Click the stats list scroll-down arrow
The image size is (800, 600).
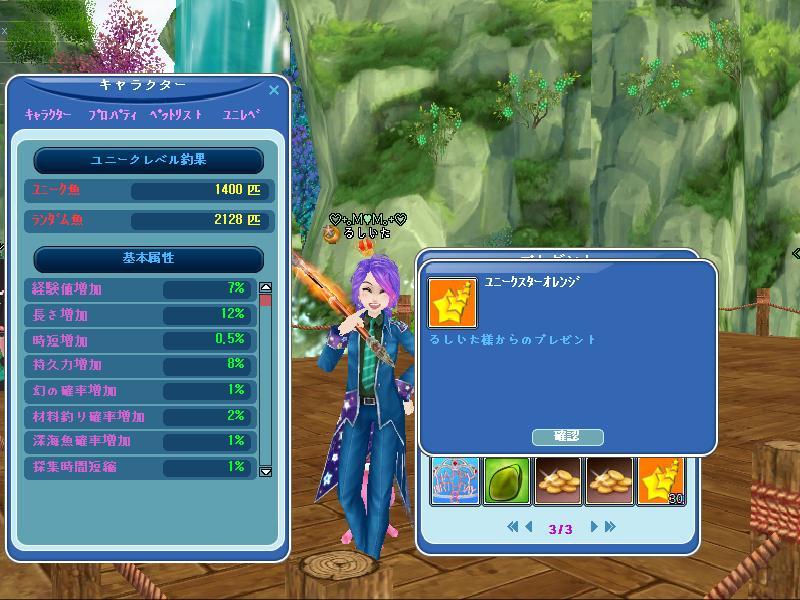(266, 471)
